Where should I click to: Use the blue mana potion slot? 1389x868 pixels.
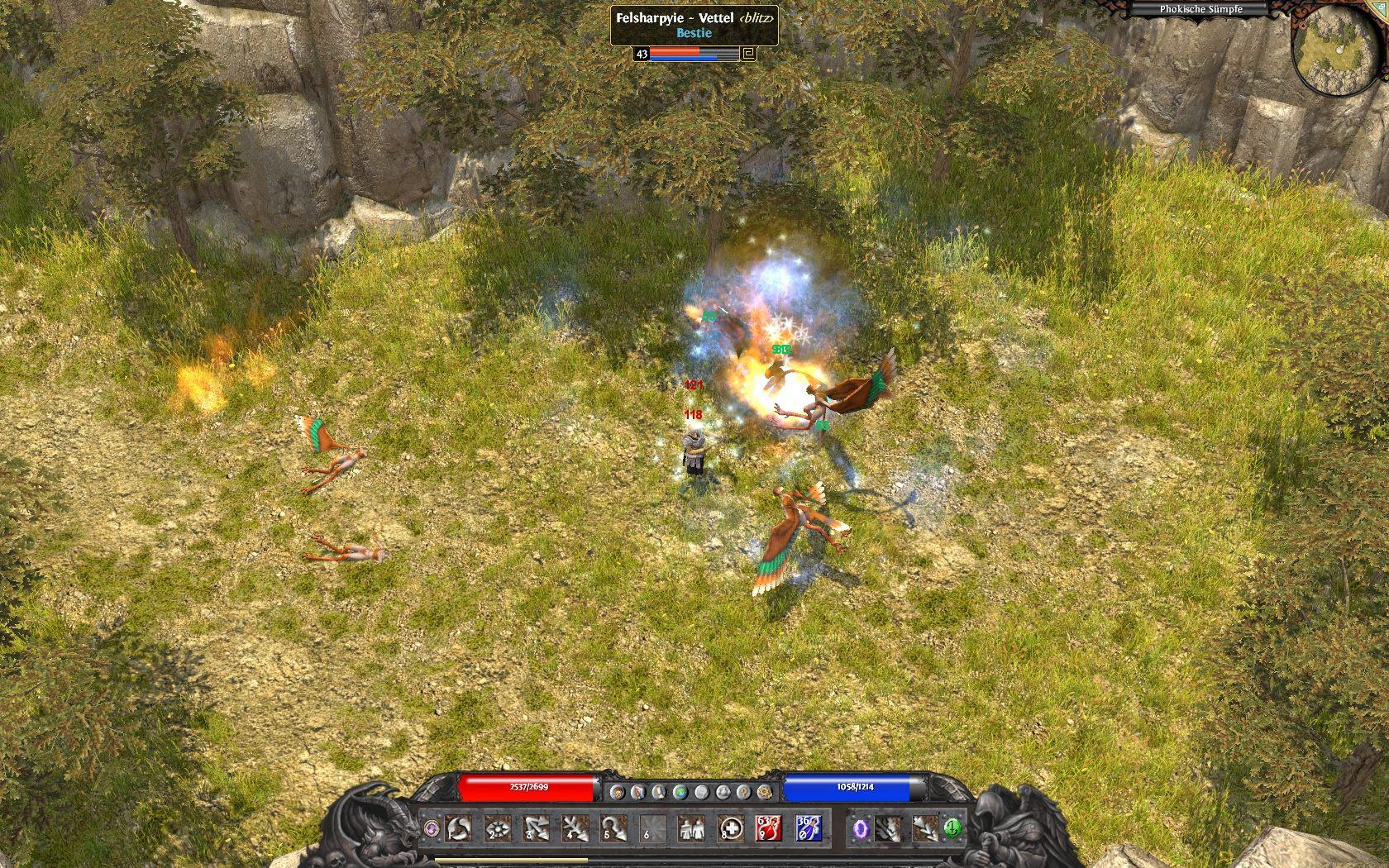[807, 827]
